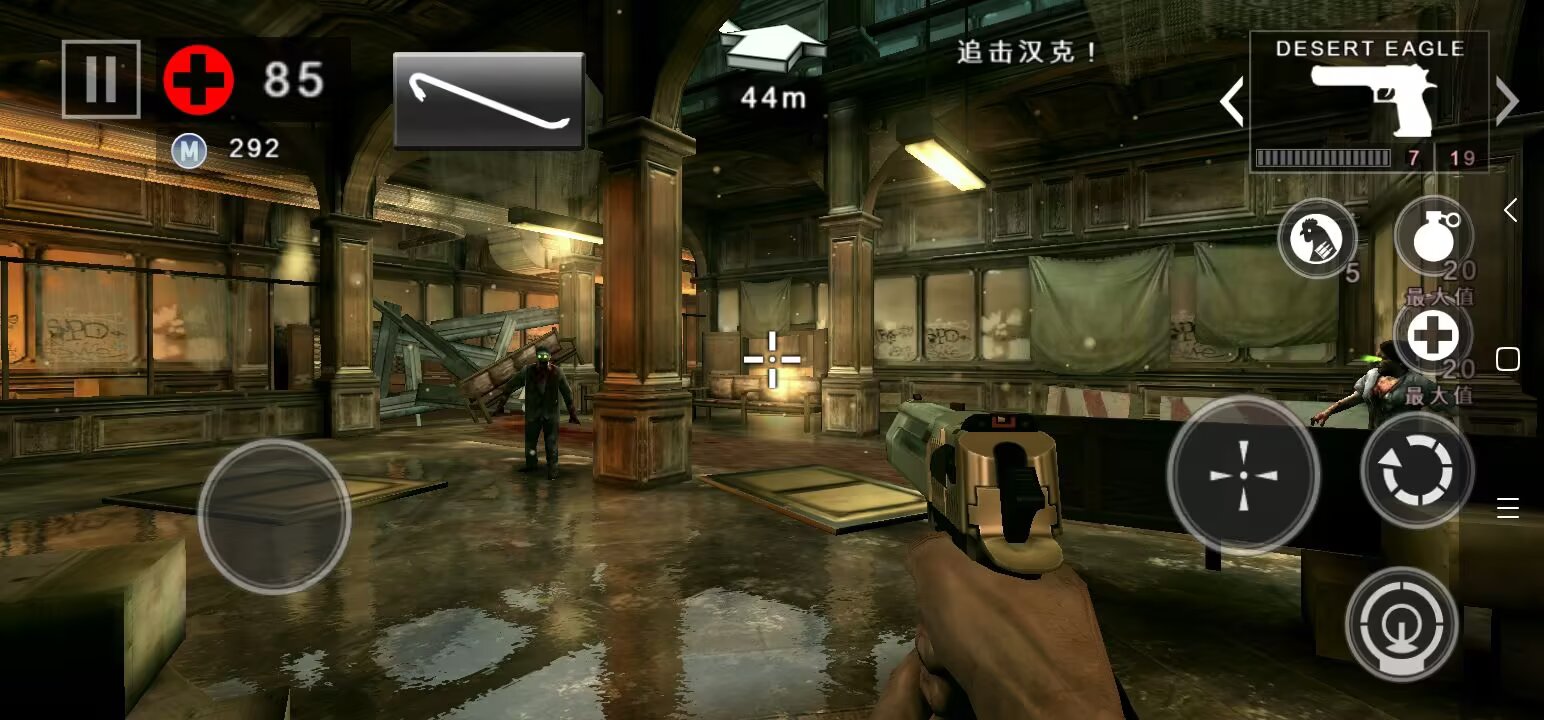
Task: Open the health status red cross indicator
Action: pyautogui.click(x=198, y=78)
